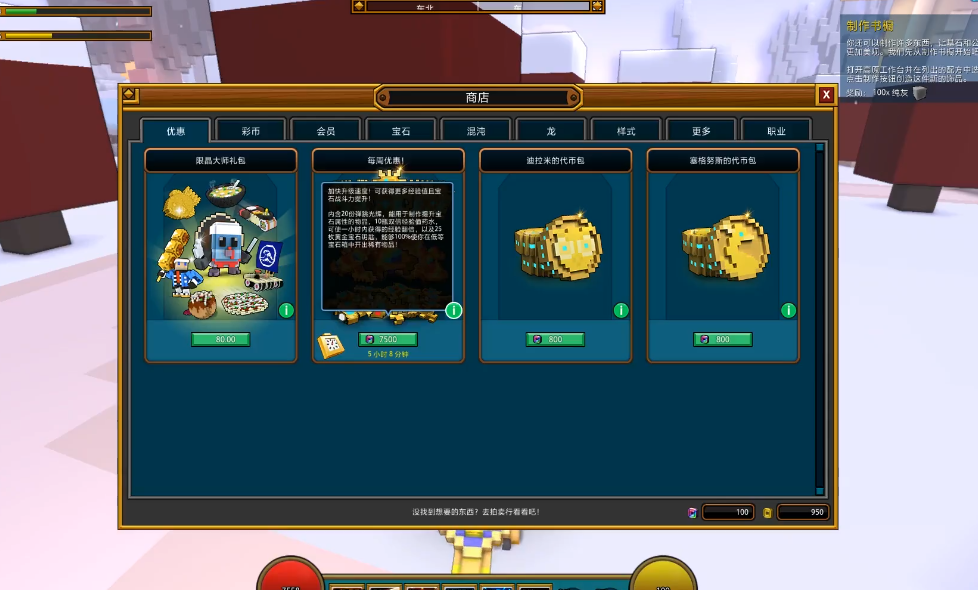Click the shop window's top-left corner button

coord(130,95)
